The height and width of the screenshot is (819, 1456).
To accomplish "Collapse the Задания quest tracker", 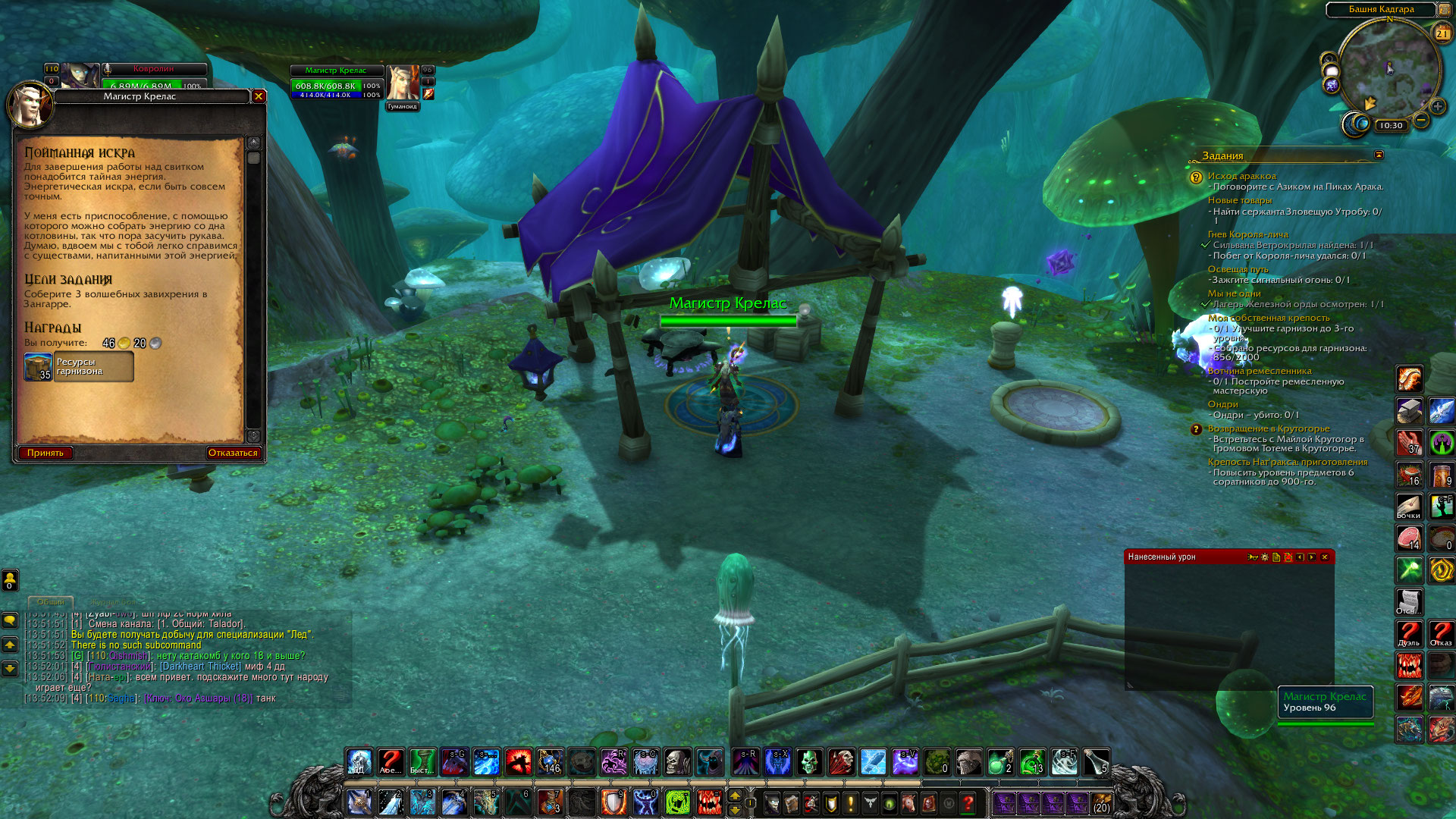I will 1379,155.
